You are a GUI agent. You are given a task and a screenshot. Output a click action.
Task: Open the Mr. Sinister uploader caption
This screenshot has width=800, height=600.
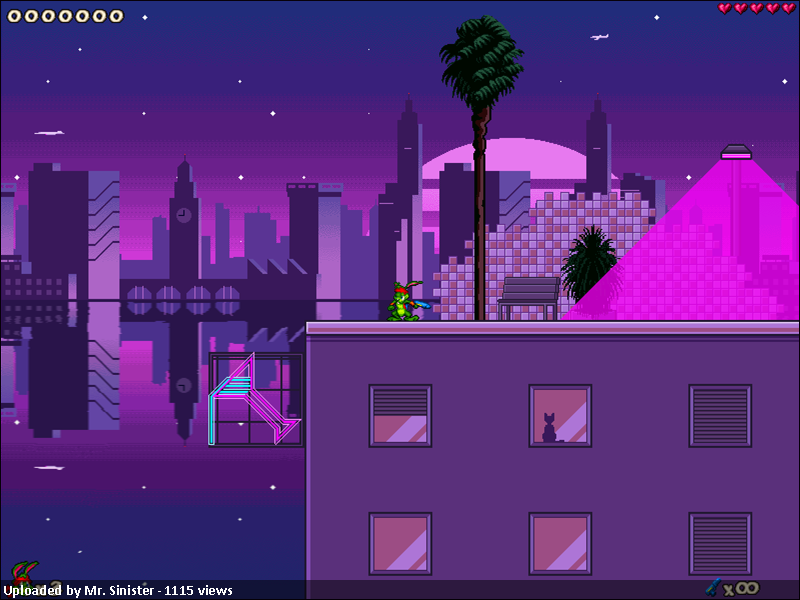pyautogui.click(x=117, y=590)
